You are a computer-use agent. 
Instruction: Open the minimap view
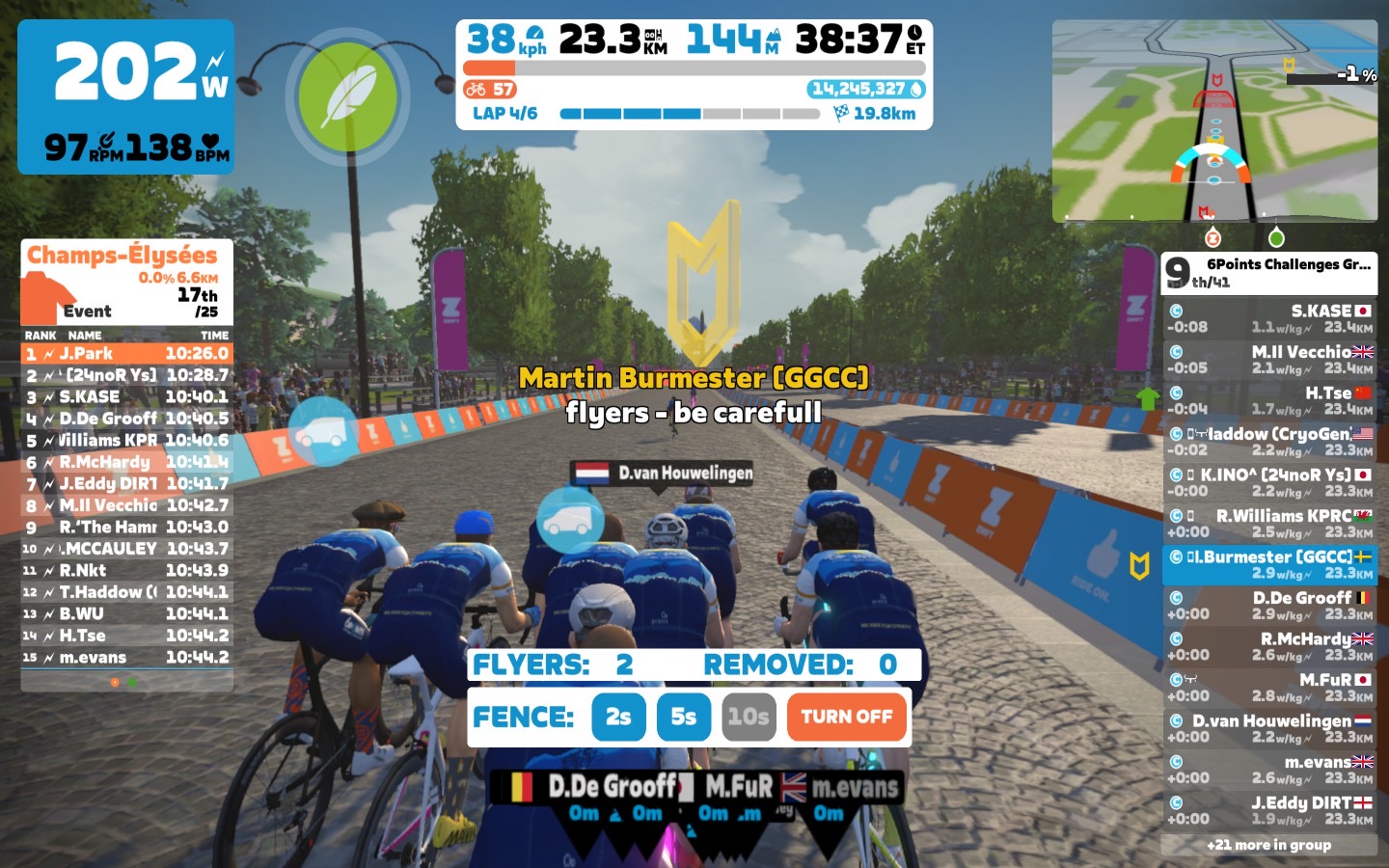(1214, 121)
